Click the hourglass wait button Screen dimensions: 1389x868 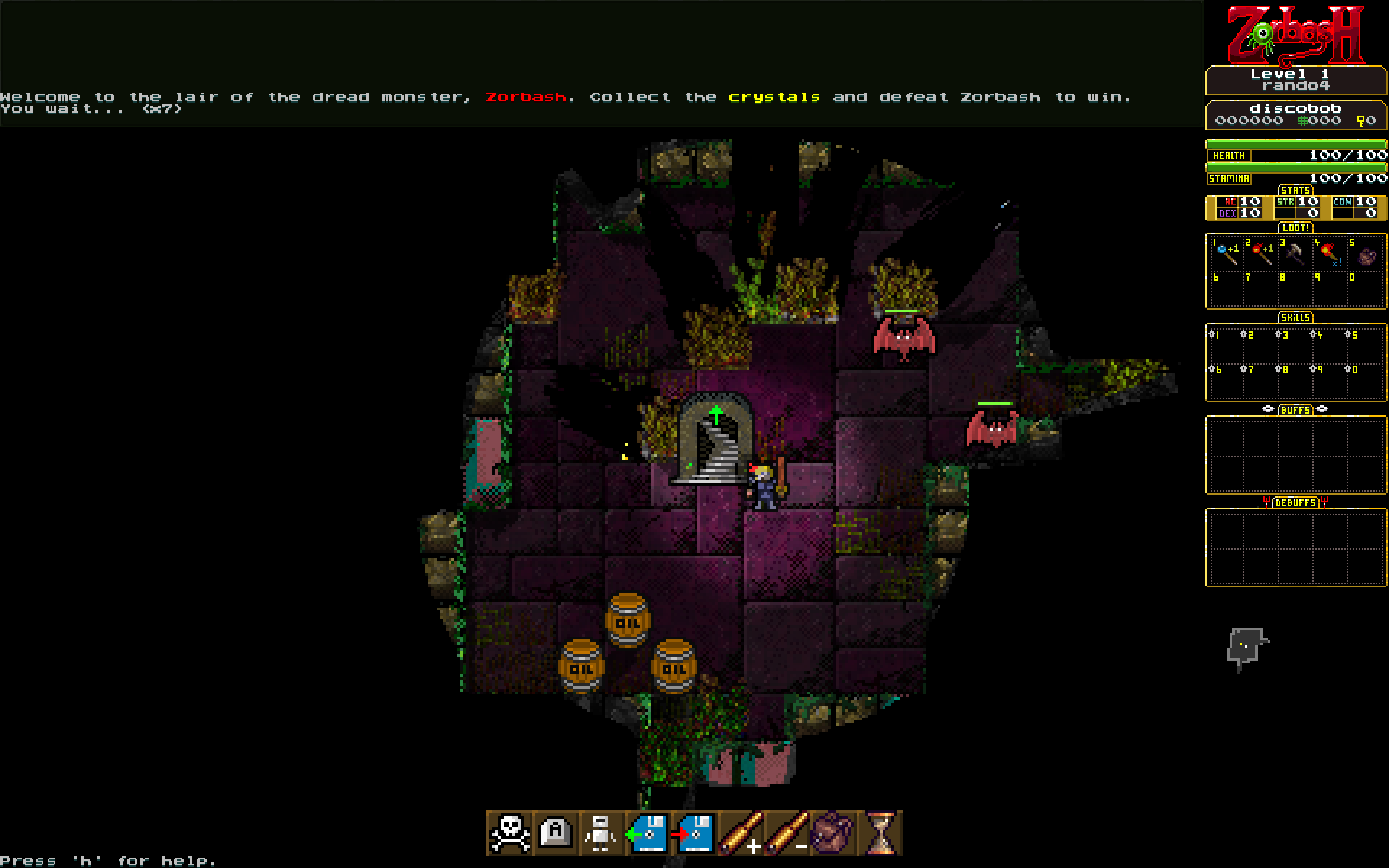(x=880, y=833)
